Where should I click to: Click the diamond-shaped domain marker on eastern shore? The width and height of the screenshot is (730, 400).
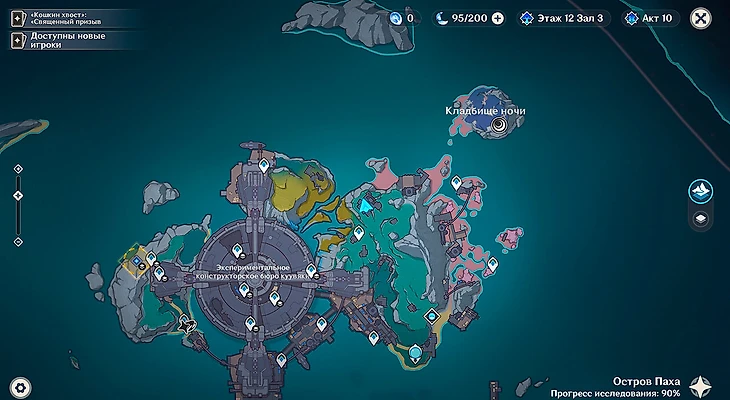[x=432, y=316]
